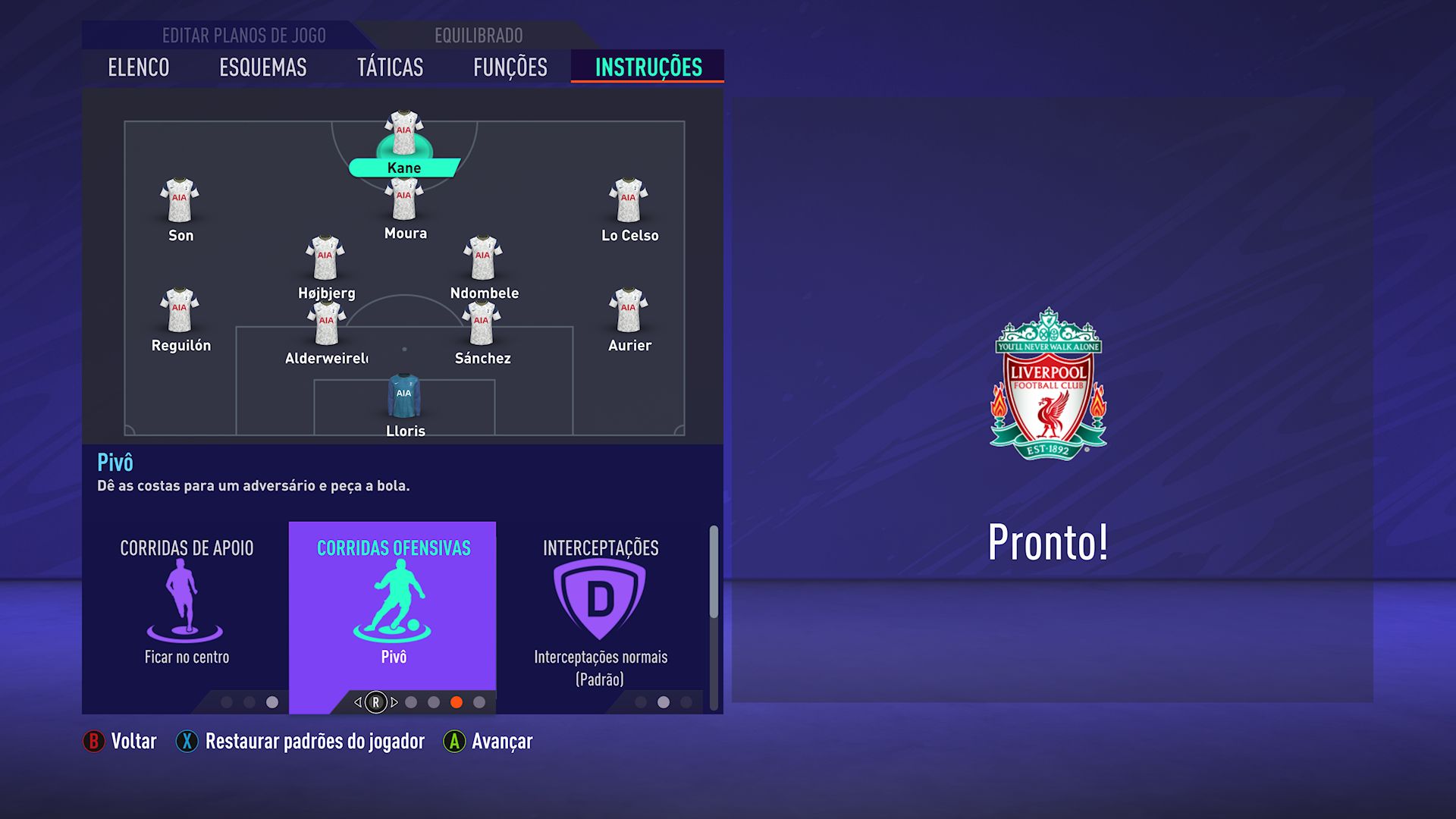Switch to the Elenco tab

pos(138,67)
